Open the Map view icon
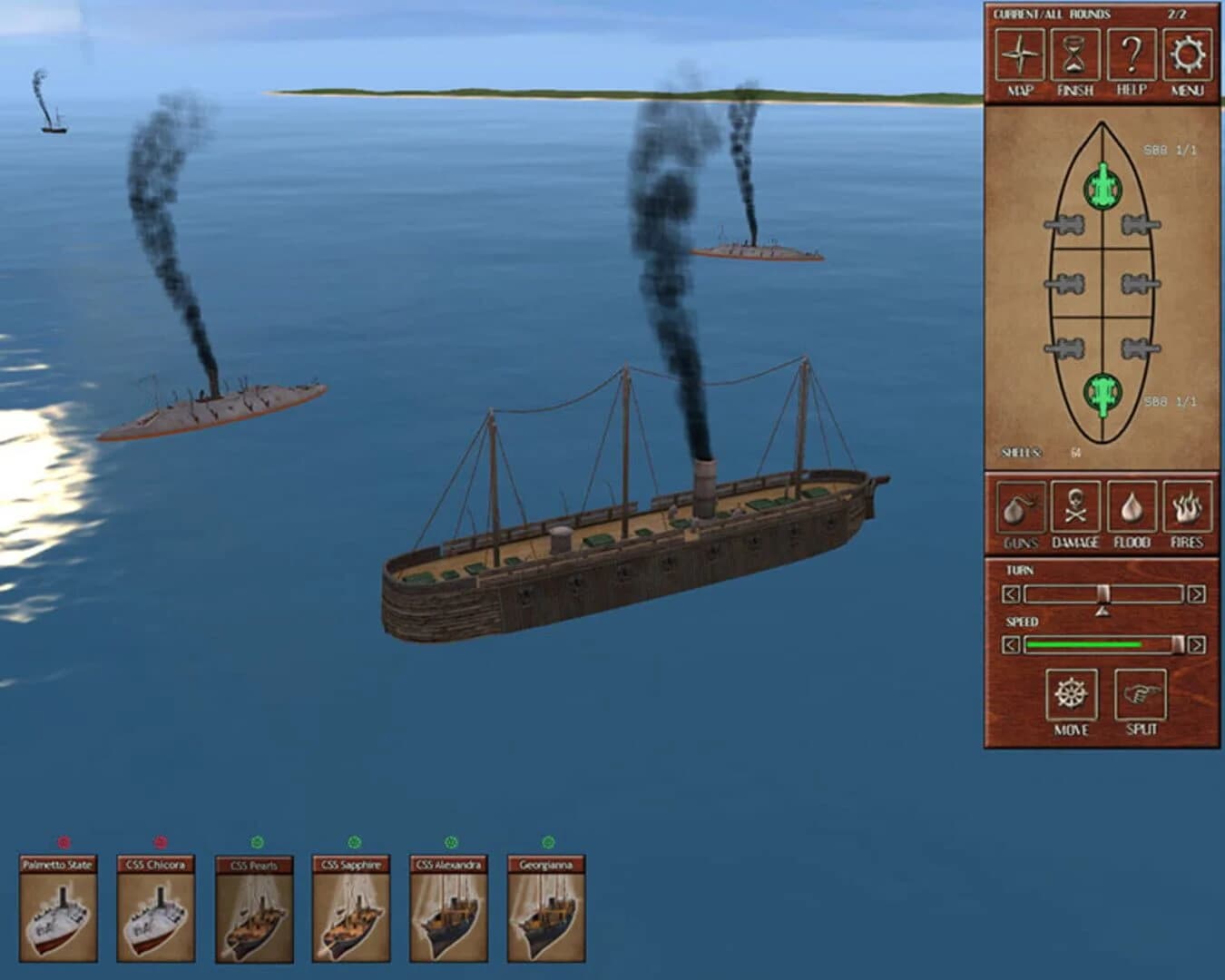 click(x=1020, y=56)
